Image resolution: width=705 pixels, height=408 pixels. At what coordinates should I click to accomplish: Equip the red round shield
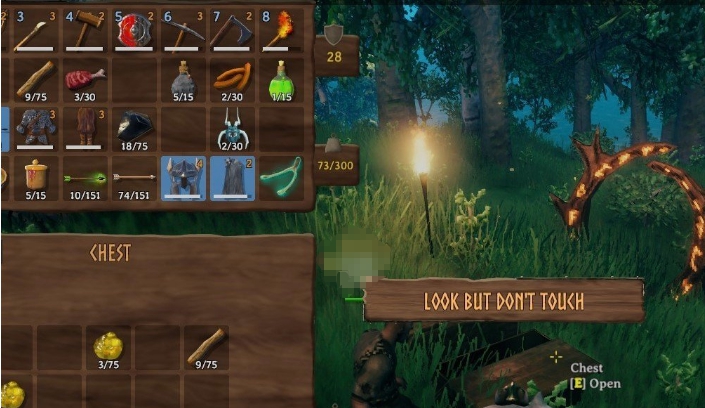click(x=135, y=29)
